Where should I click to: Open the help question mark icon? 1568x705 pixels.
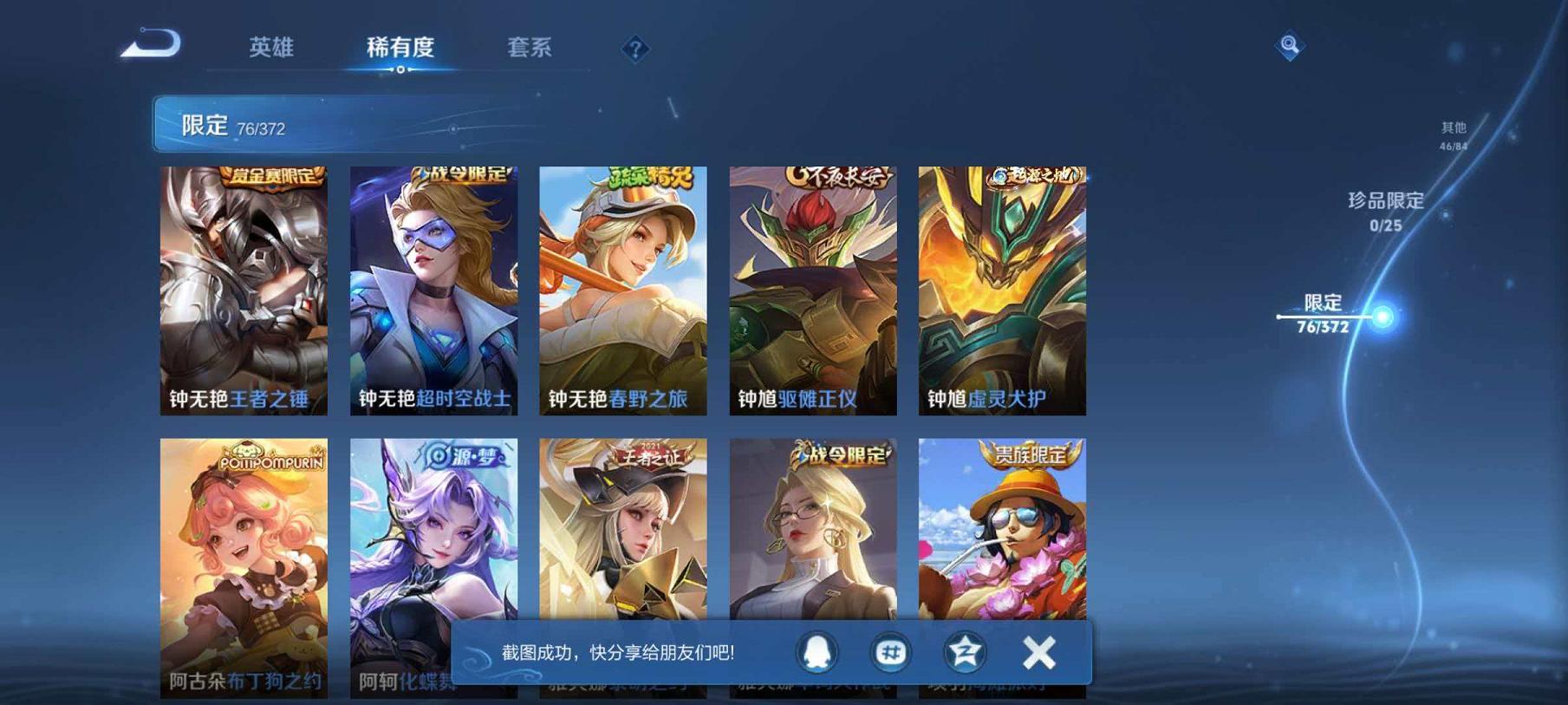637,49
